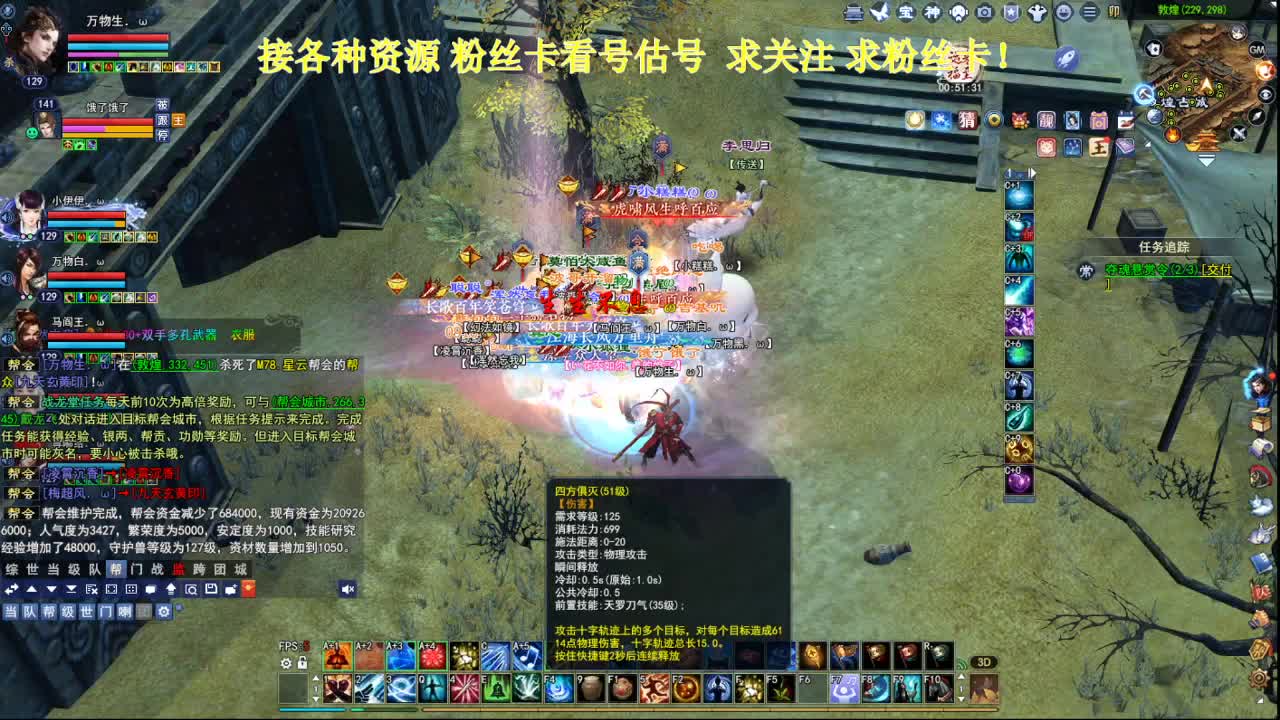Toggle combat mode with the X icon near minimap
The image size is (1280, 720).
1239,132
